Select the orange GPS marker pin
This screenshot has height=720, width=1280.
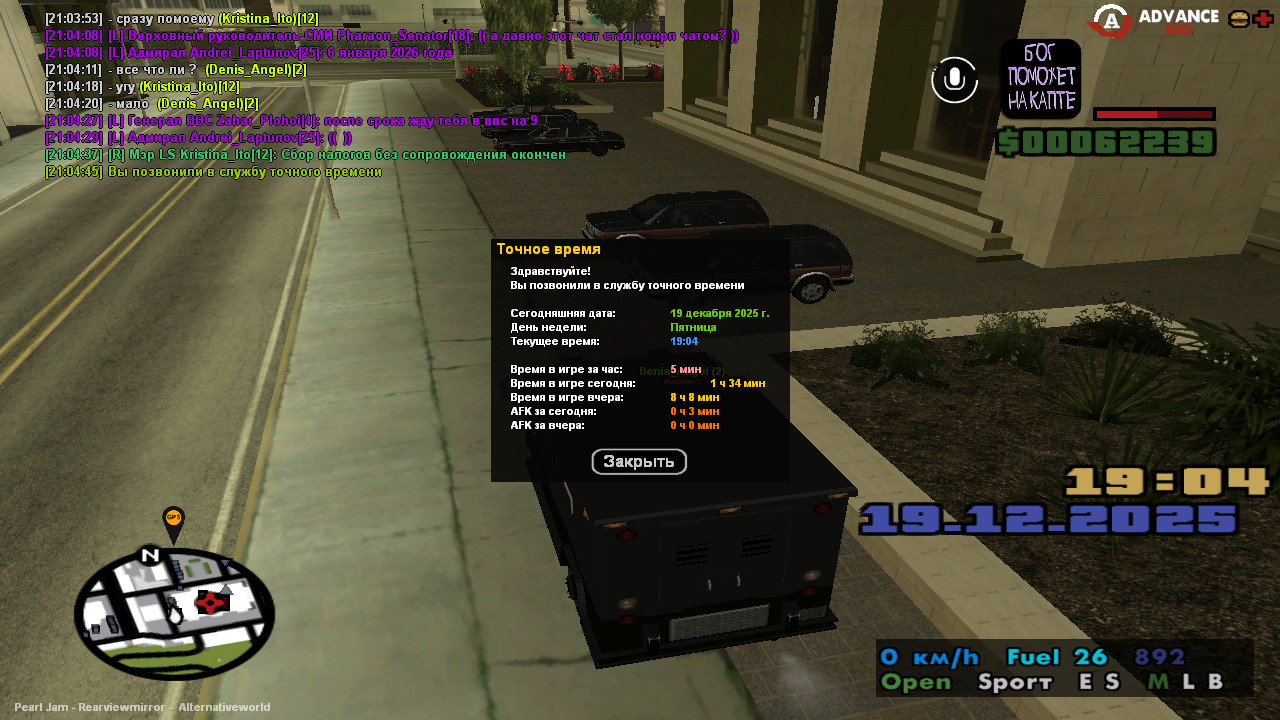(x=173, y=520)
